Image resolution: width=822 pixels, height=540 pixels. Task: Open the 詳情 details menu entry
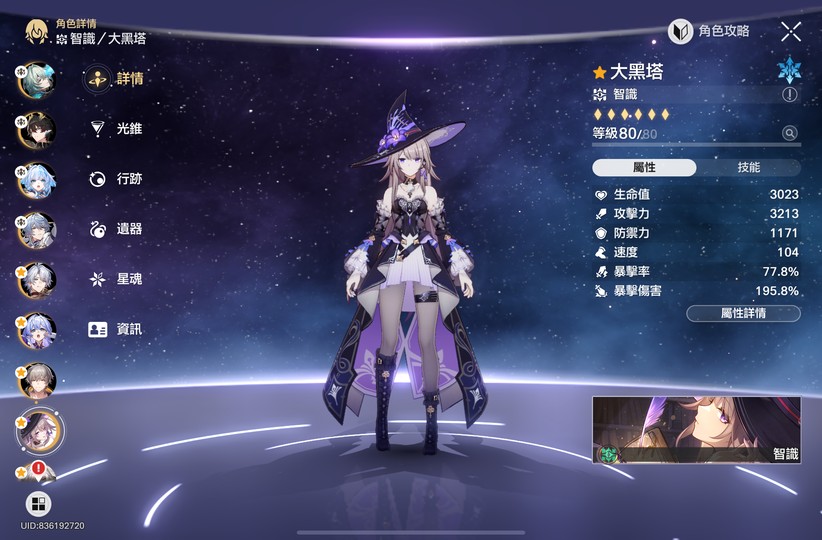115,79
